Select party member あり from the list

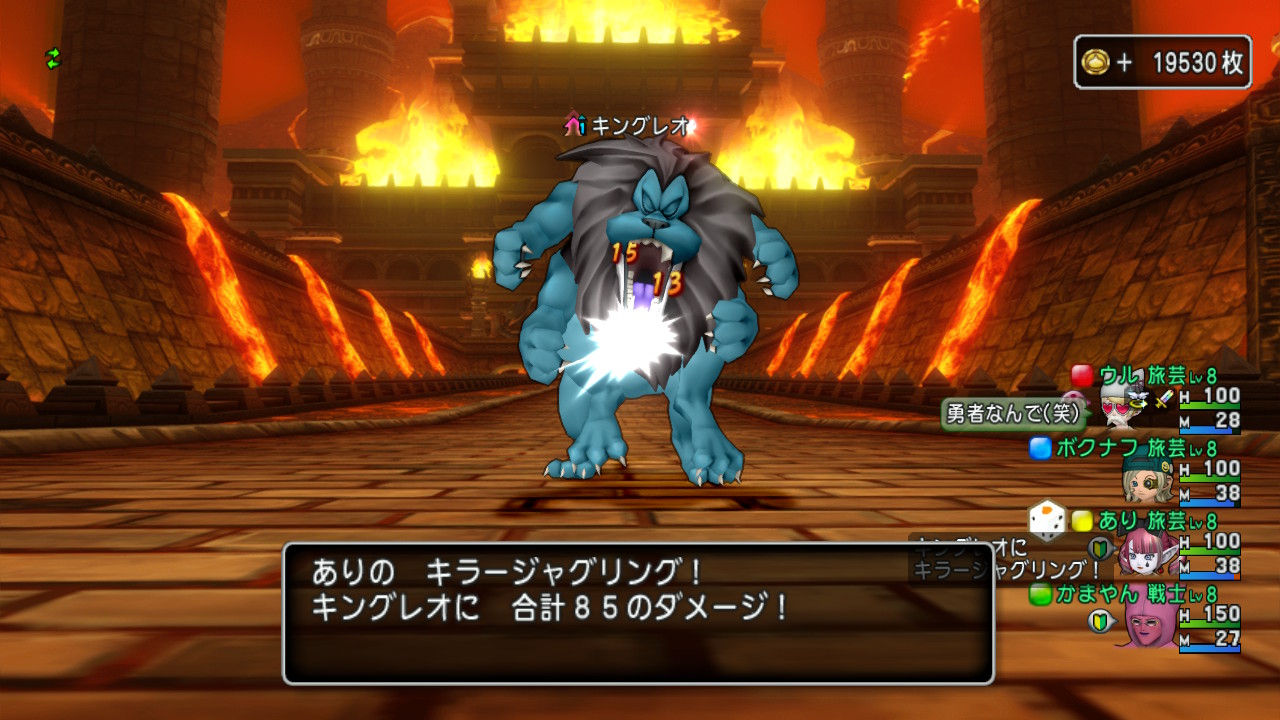click(x=1122, y=520)
